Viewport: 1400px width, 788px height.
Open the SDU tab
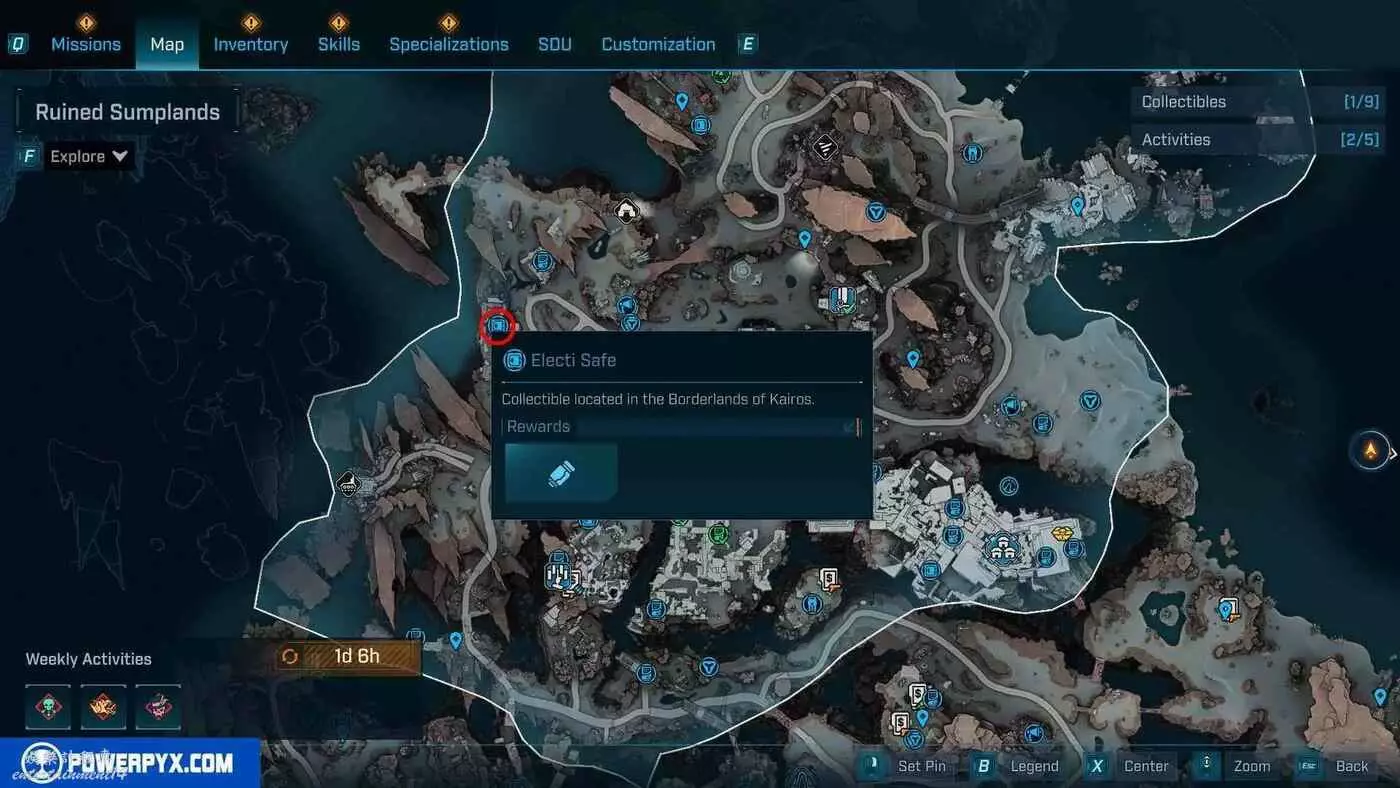click(x=555, y=44)
